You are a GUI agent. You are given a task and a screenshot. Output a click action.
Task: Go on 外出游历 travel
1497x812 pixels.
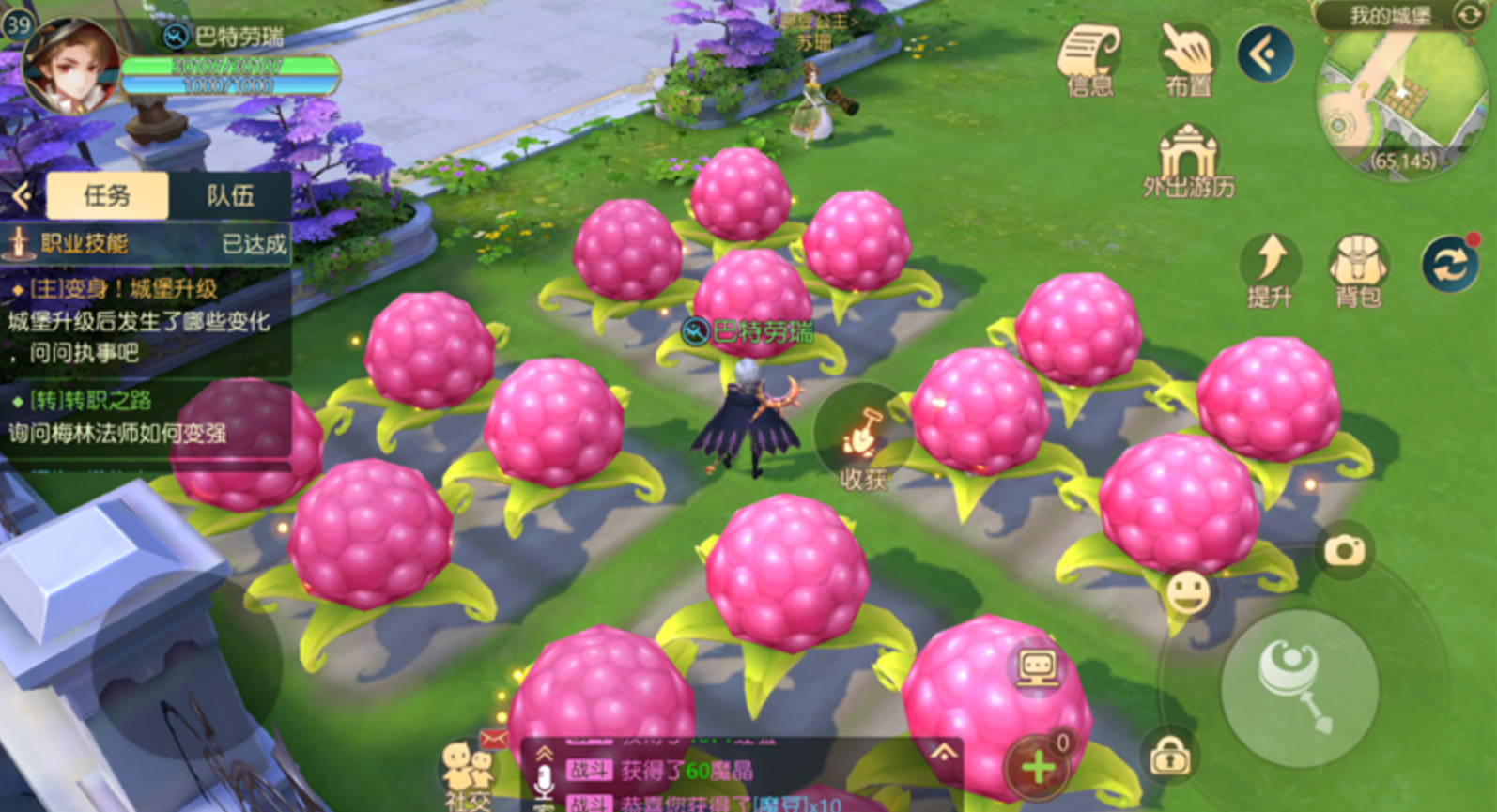point(1188,160)
